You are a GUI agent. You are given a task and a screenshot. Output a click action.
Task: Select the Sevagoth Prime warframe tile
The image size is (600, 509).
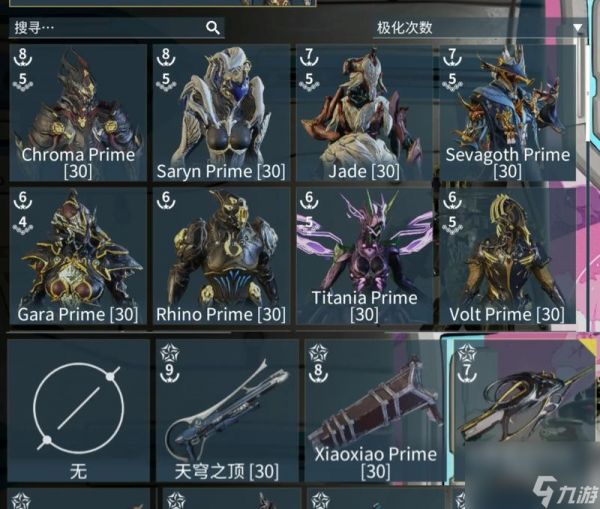(507, 112)
